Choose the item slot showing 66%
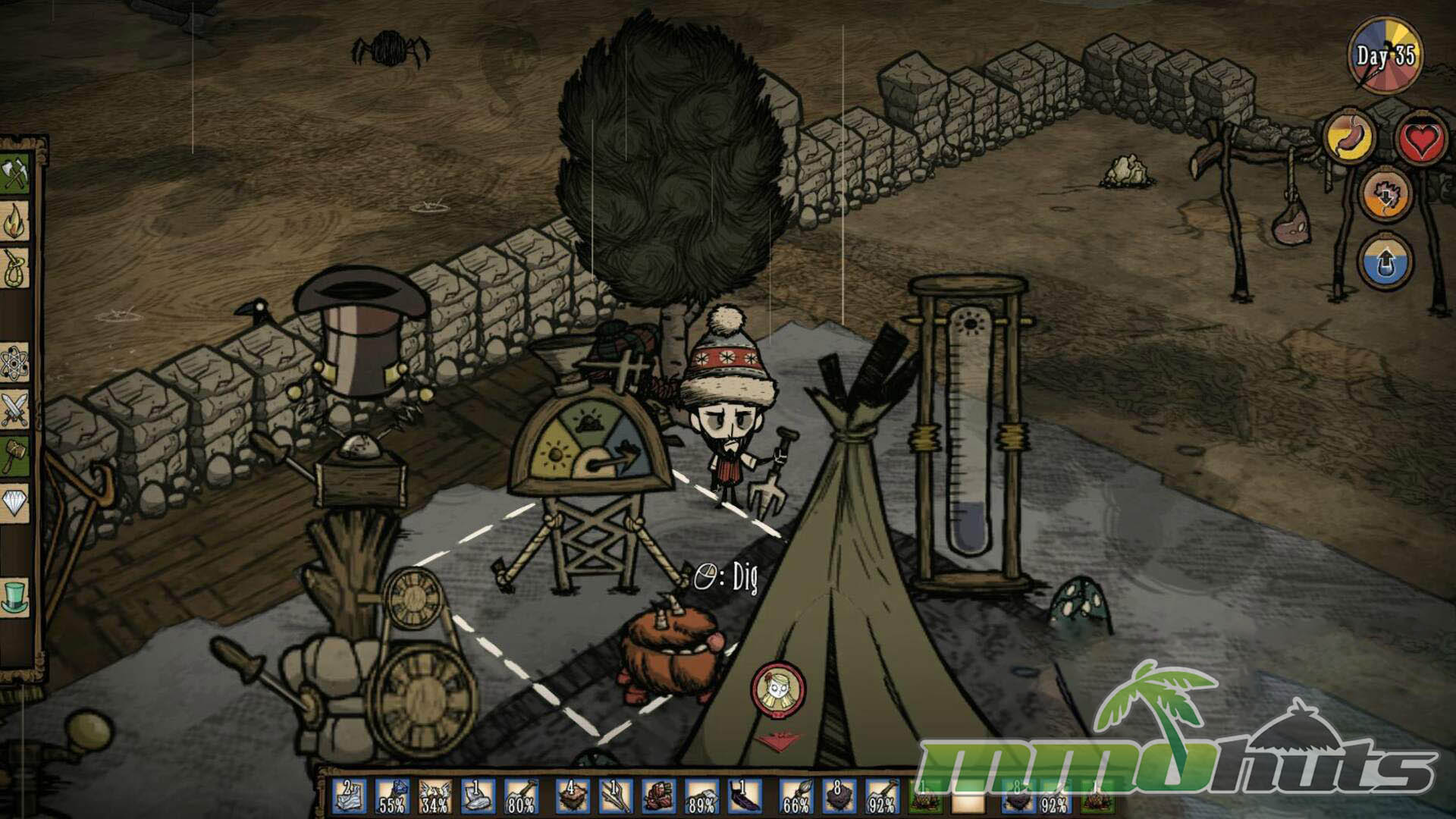The image size is (1456, 819). click(797, 797)
